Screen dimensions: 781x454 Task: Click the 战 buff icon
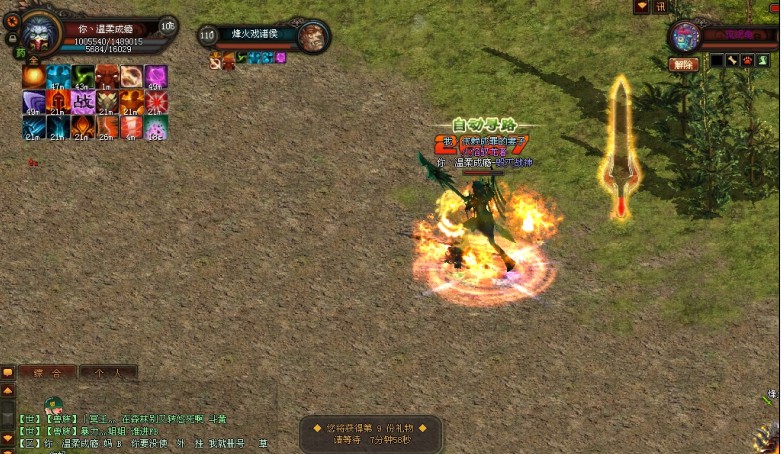point(82,101)
